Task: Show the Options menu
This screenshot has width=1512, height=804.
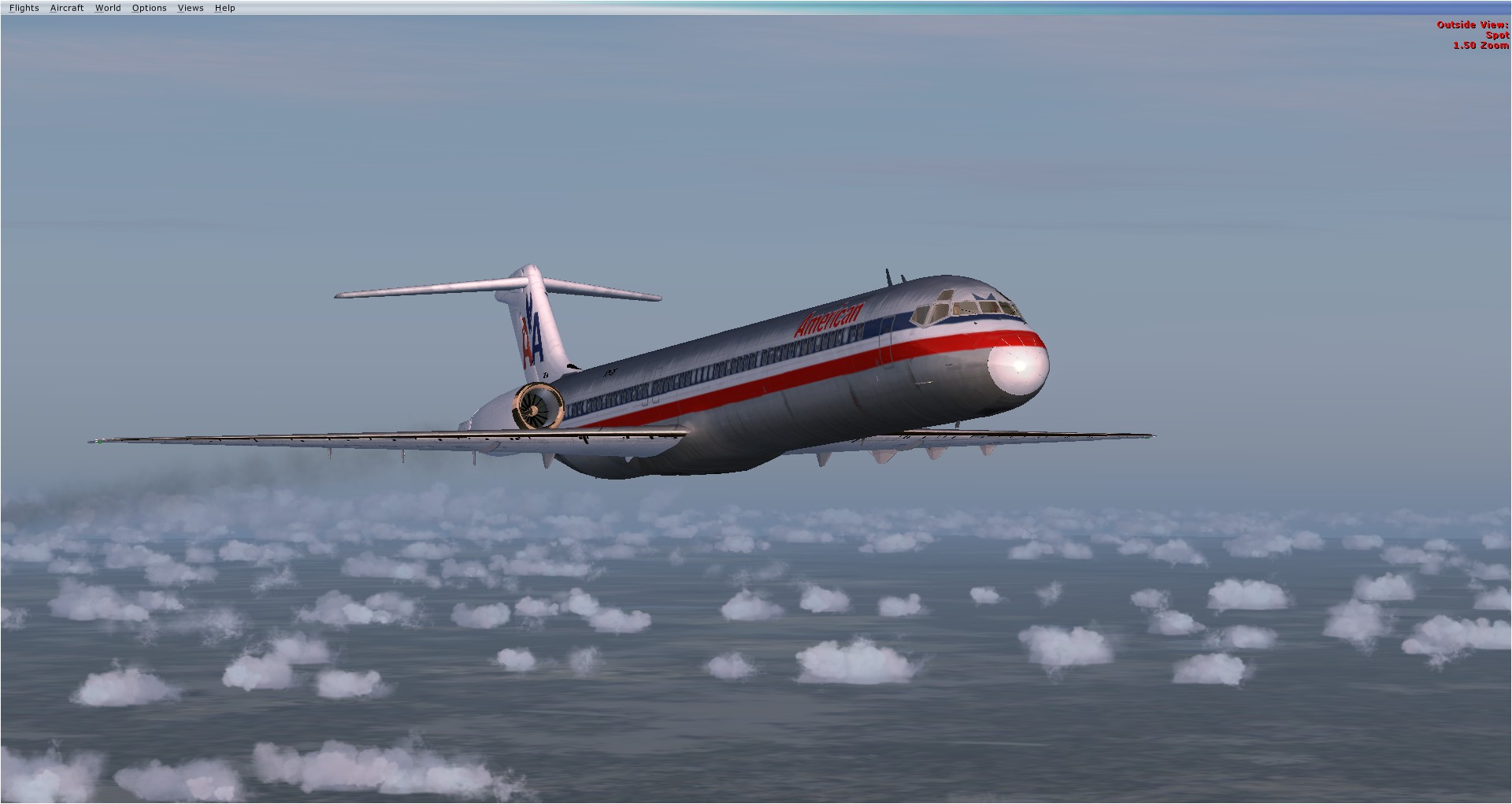Action: [x=150, y=8]
